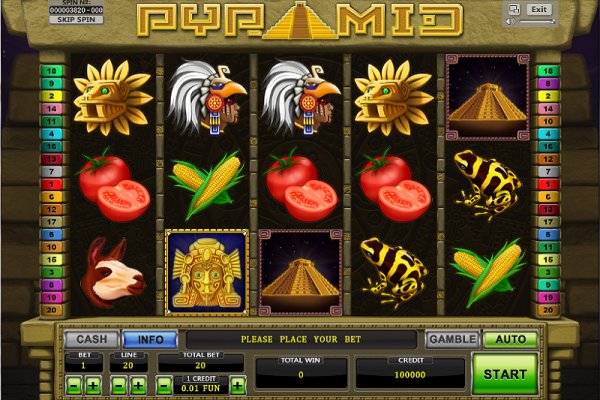
Task: Activate the GAMBLE feature
Action: (x=452, y=339)
